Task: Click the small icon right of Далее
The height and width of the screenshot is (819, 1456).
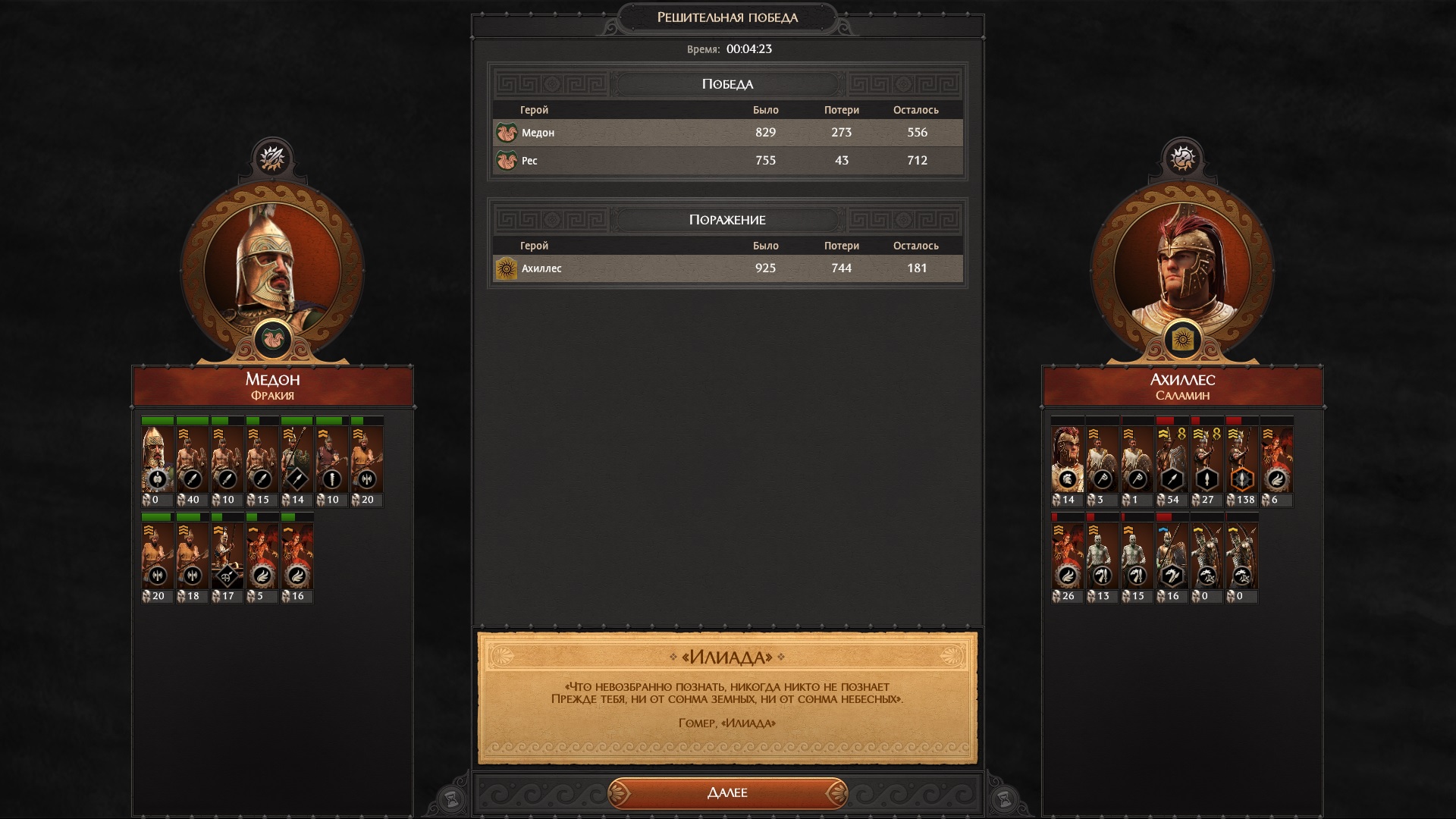Action: click(x=1003, y=799)
